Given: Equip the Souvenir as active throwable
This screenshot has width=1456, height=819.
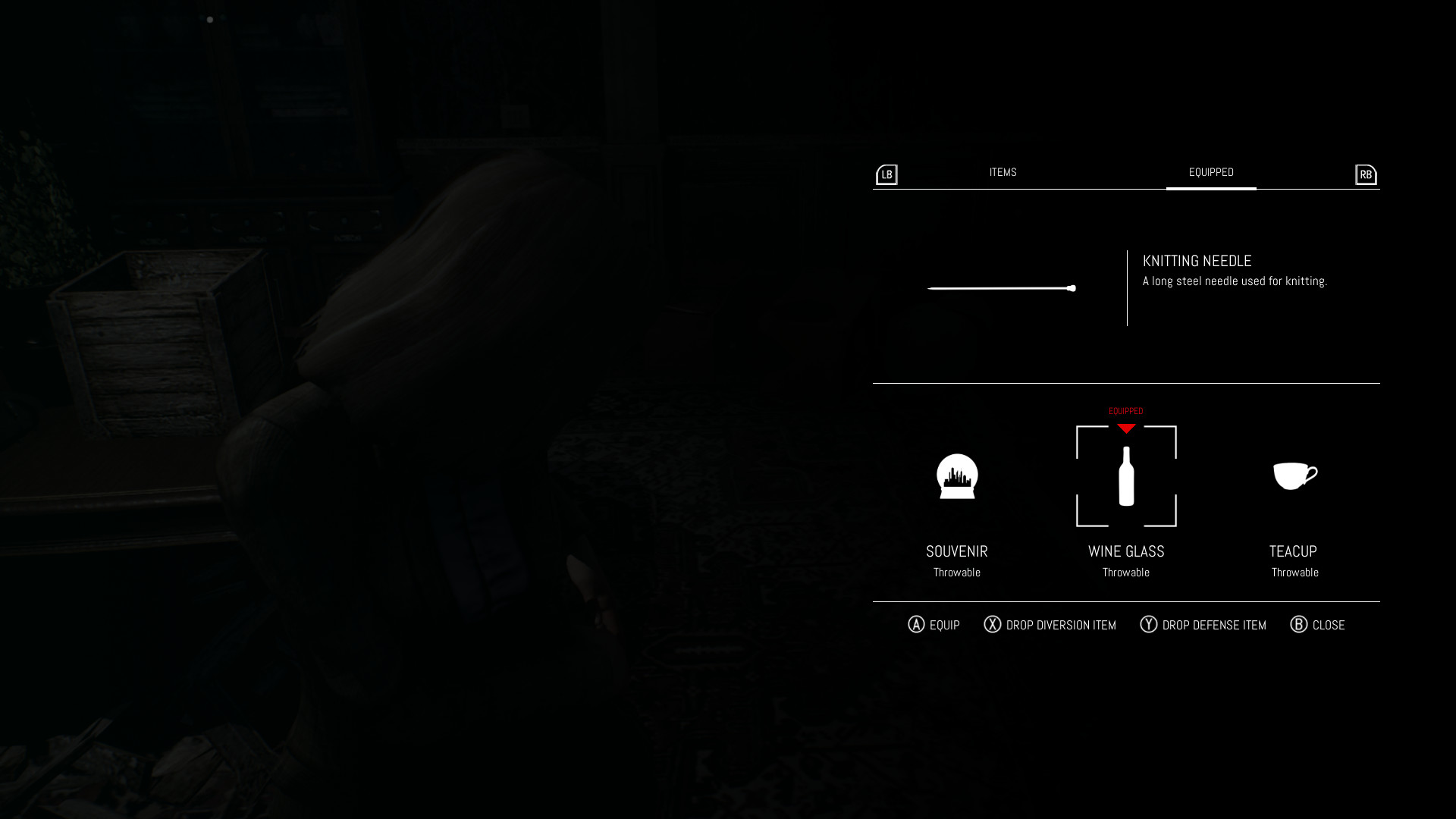Looking at the screenshot, I should 957,476.
